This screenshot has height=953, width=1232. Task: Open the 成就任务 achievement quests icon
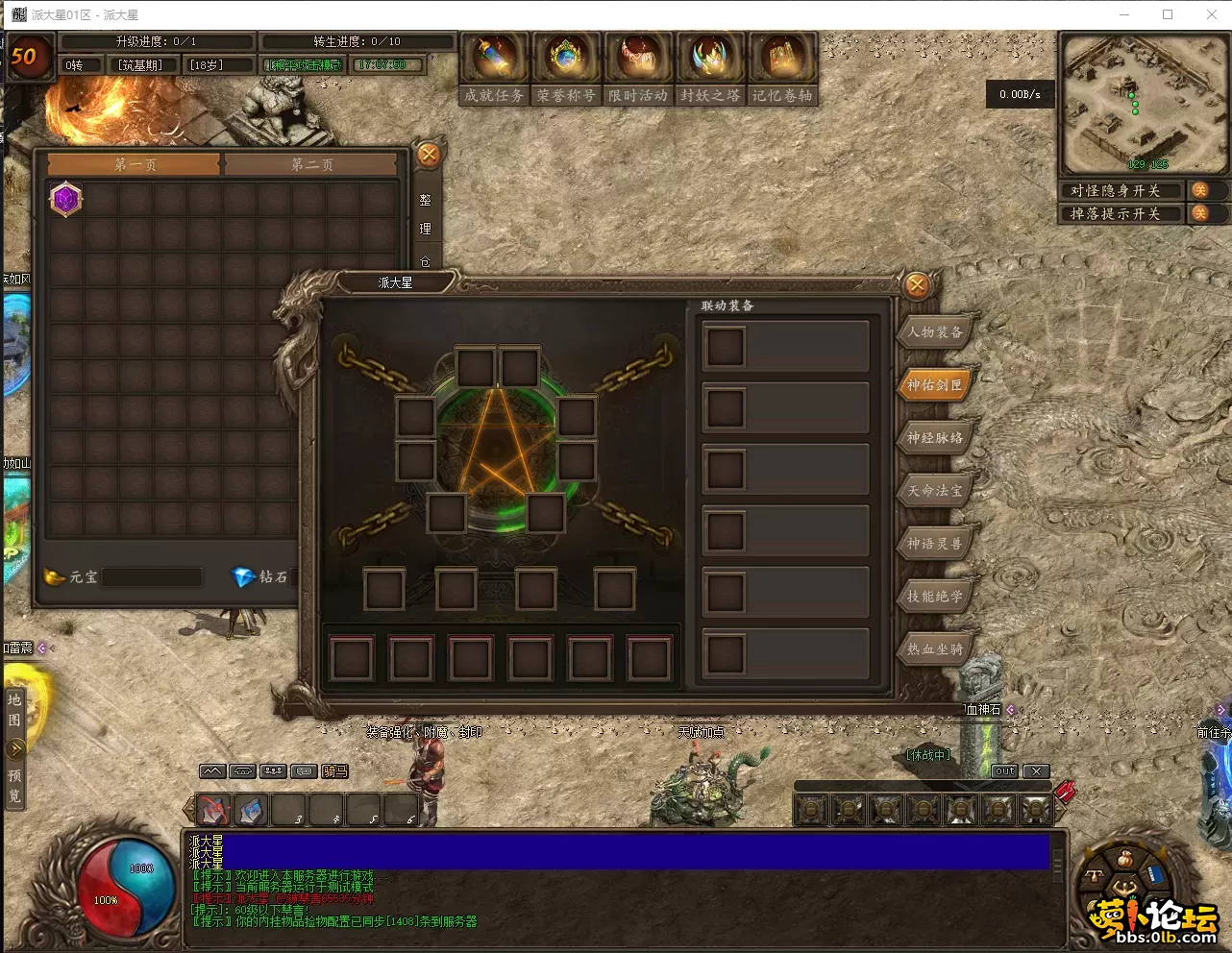pos(494,60)
